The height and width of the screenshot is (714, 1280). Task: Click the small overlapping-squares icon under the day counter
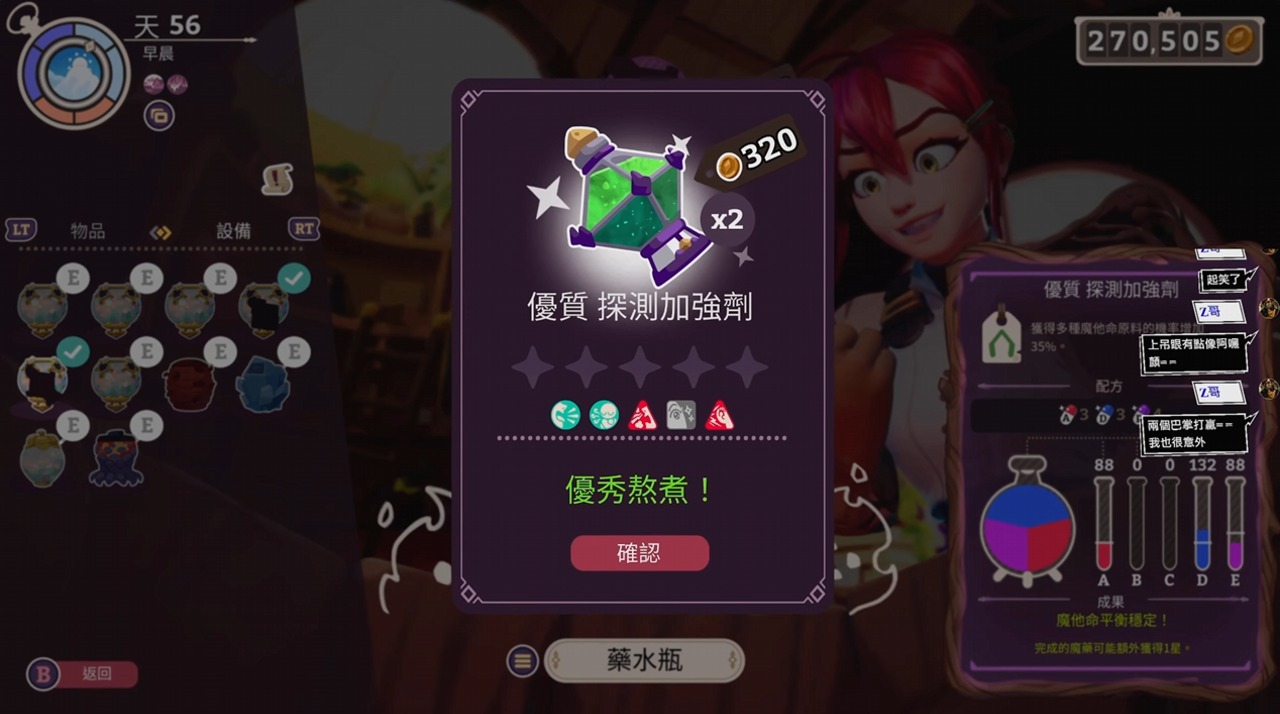pyautogui.click(x=159, y=115)
